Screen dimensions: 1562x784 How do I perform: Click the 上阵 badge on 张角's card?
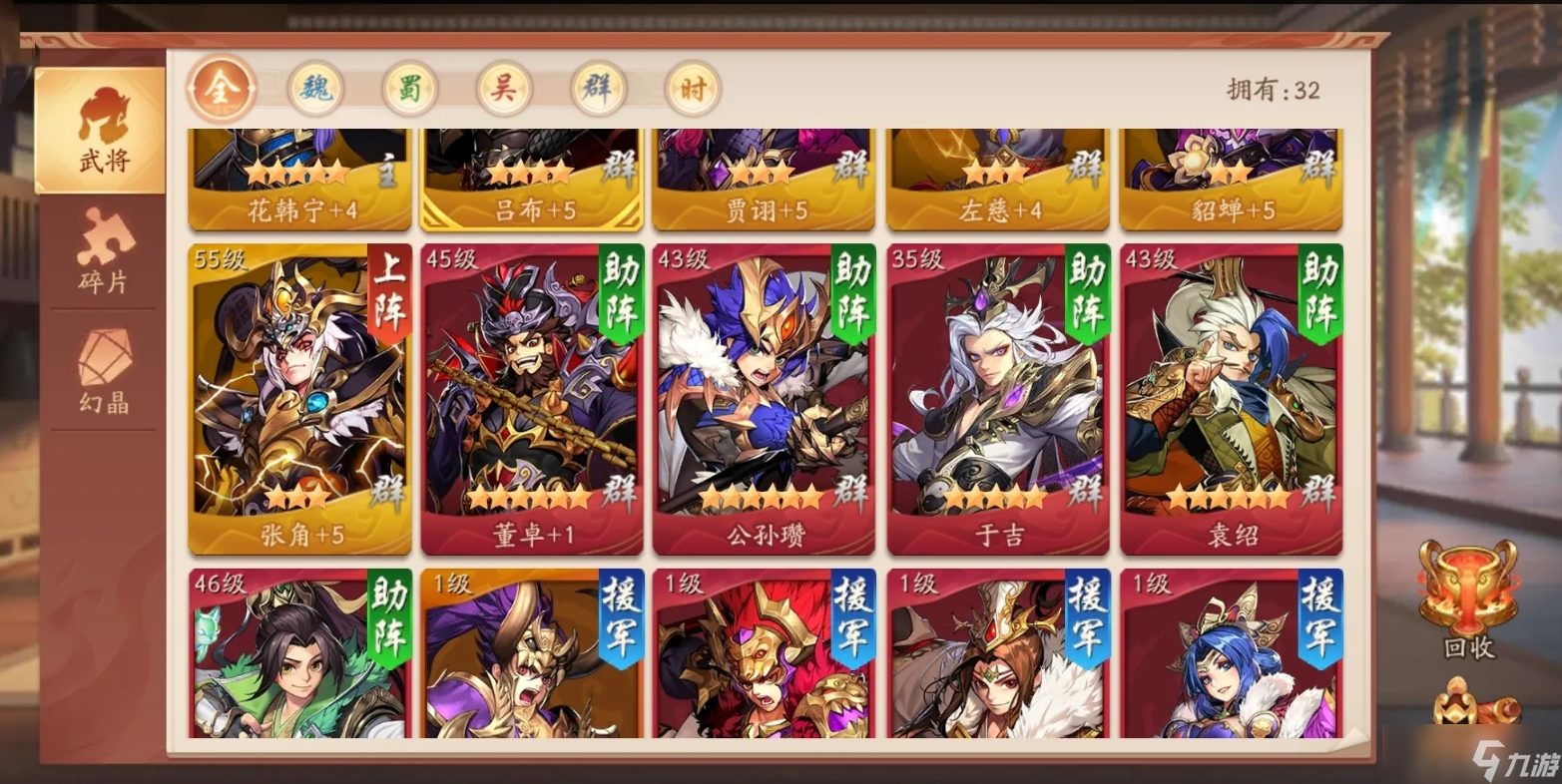pyautogui.click(x=387, y=292)
